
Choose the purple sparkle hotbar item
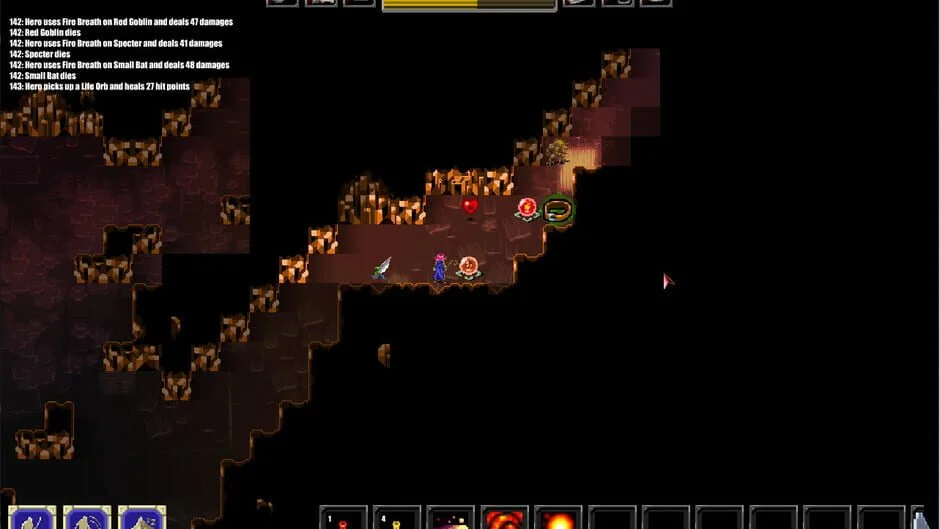(451, 518)
